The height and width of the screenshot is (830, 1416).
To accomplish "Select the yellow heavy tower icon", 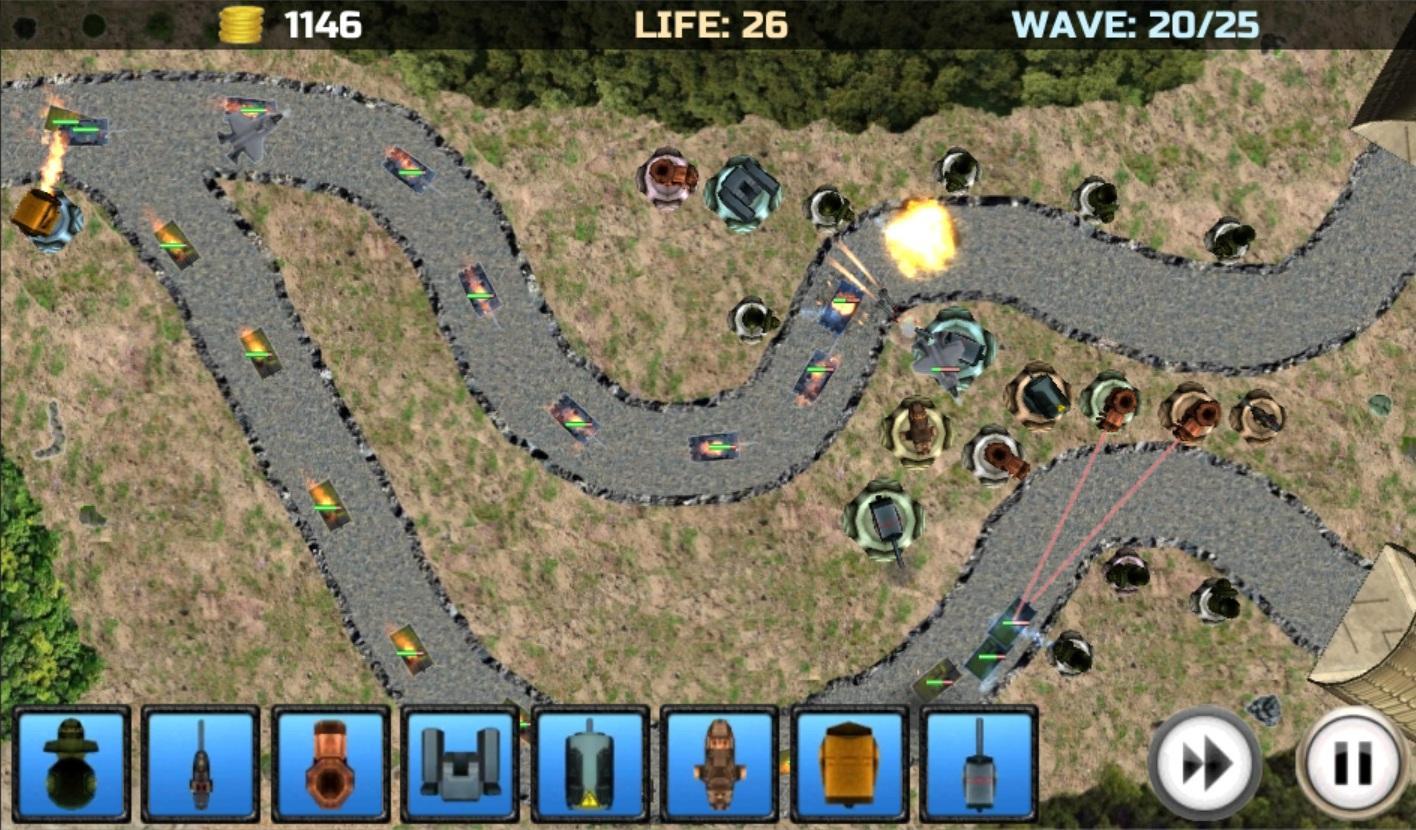I will tap(848, 765).
